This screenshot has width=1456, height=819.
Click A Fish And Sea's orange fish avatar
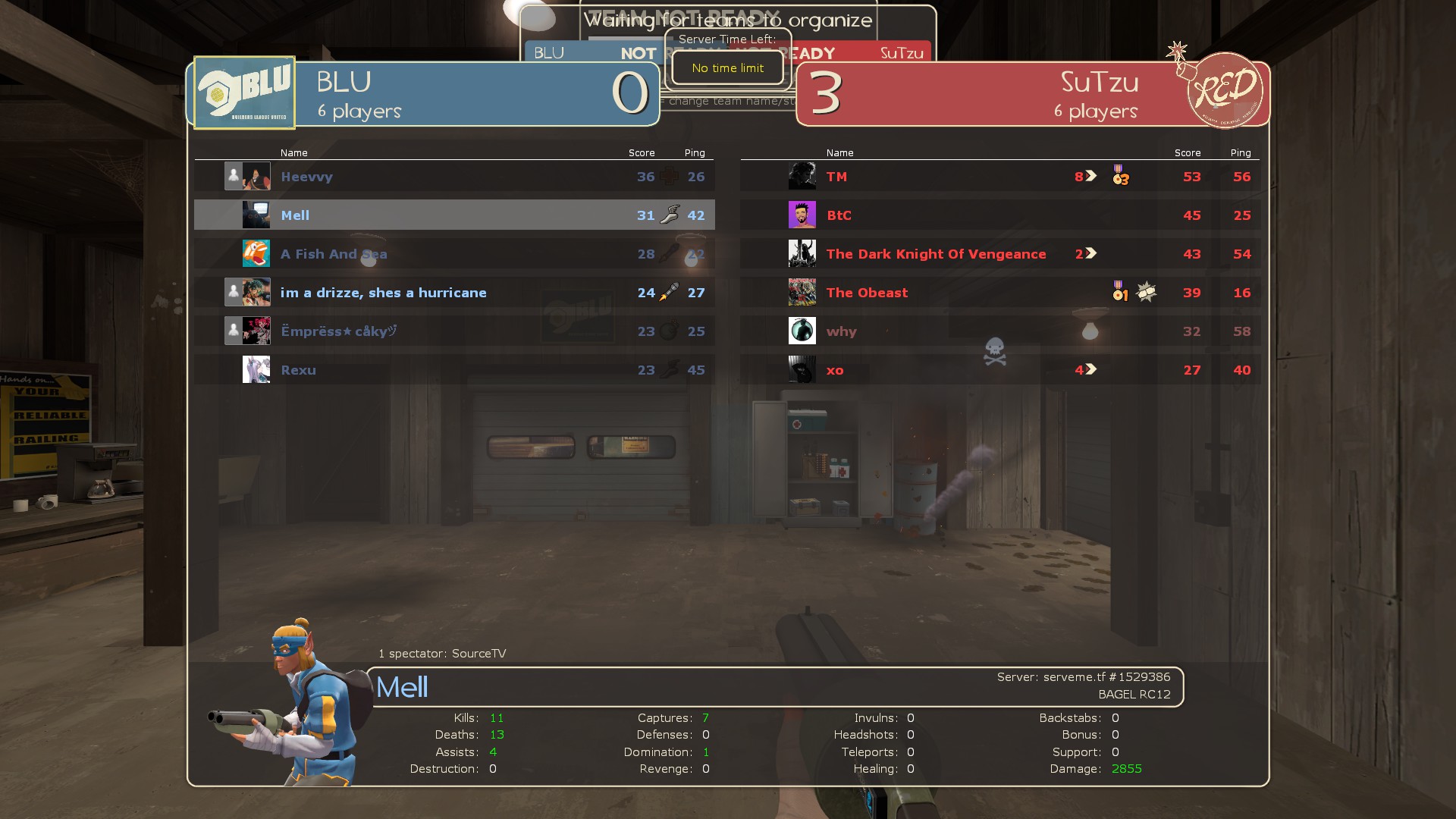[x=256, y=253]
